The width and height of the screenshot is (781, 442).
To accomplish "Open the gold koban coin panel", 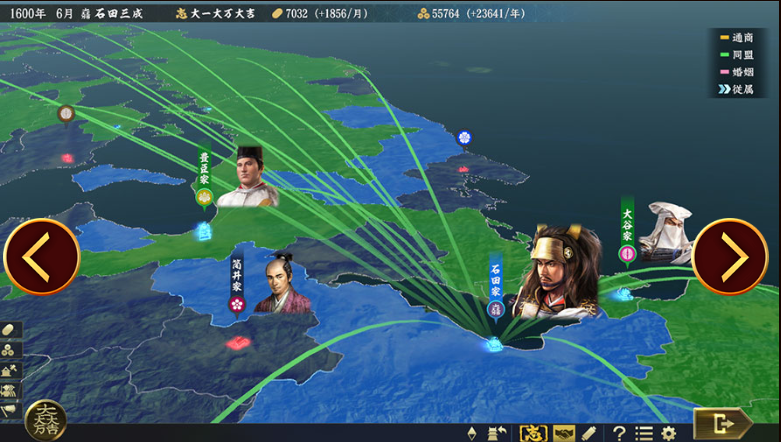I will click(10, 330).
